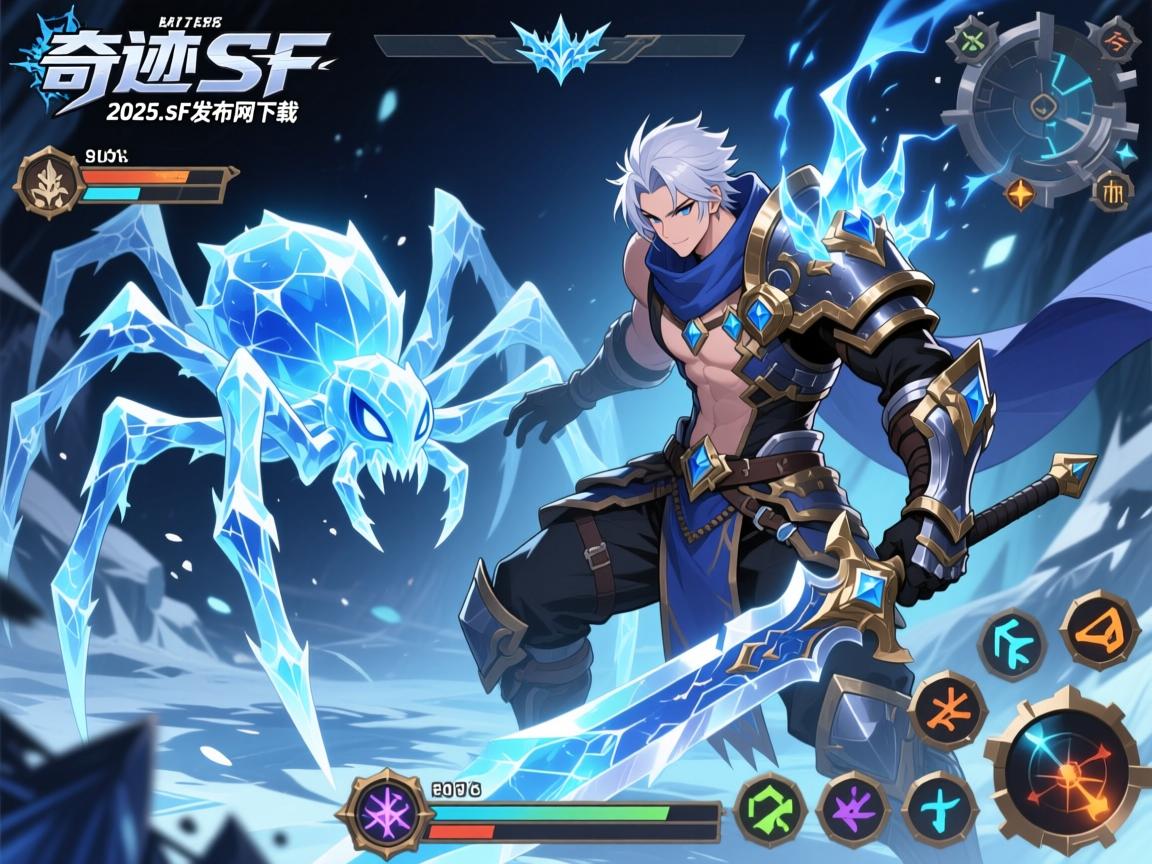
Task: Click the ice crystal crest at top center
Action: coord(558,46)
